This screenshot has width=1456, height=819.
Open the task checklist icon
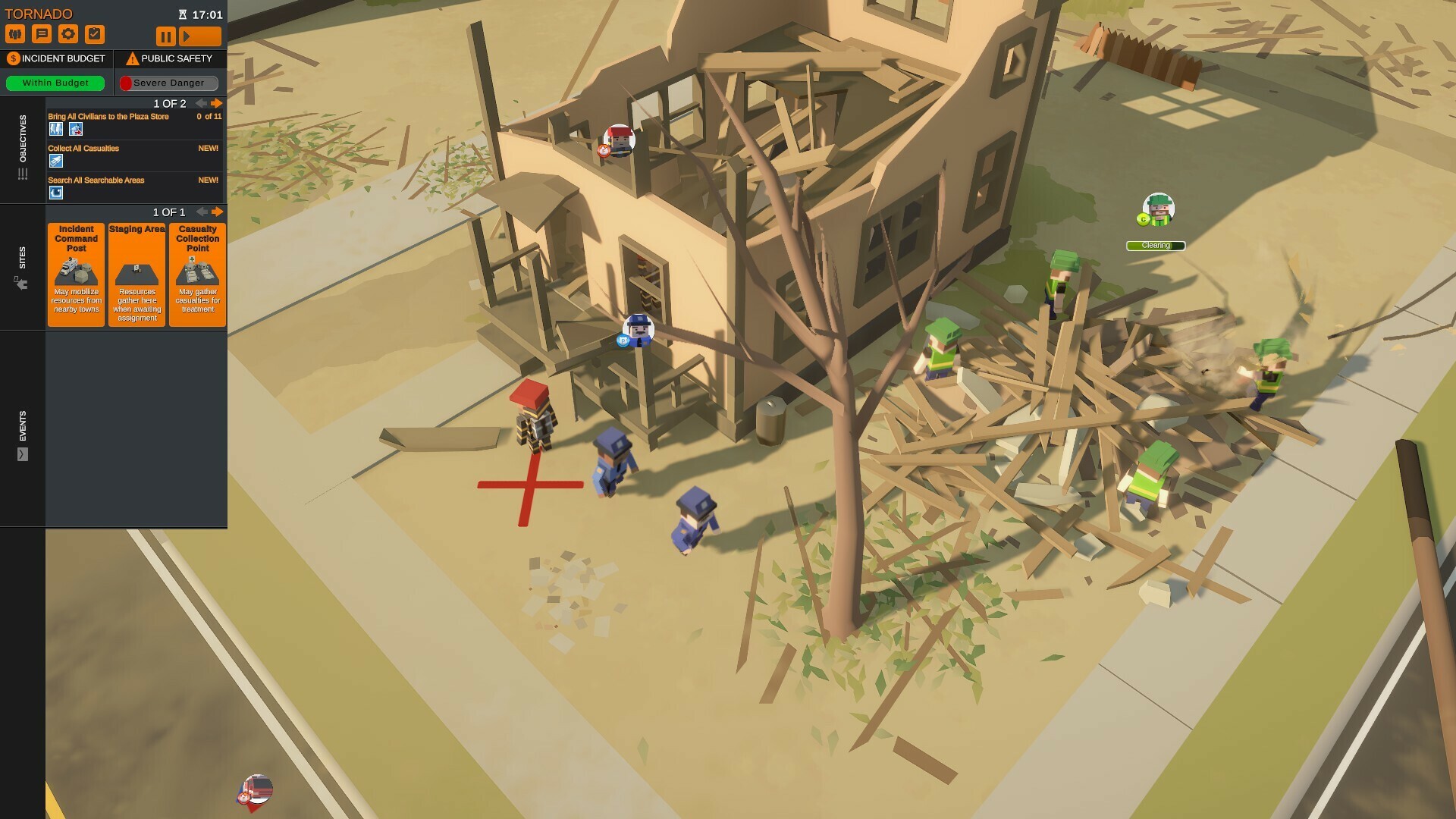96,33
